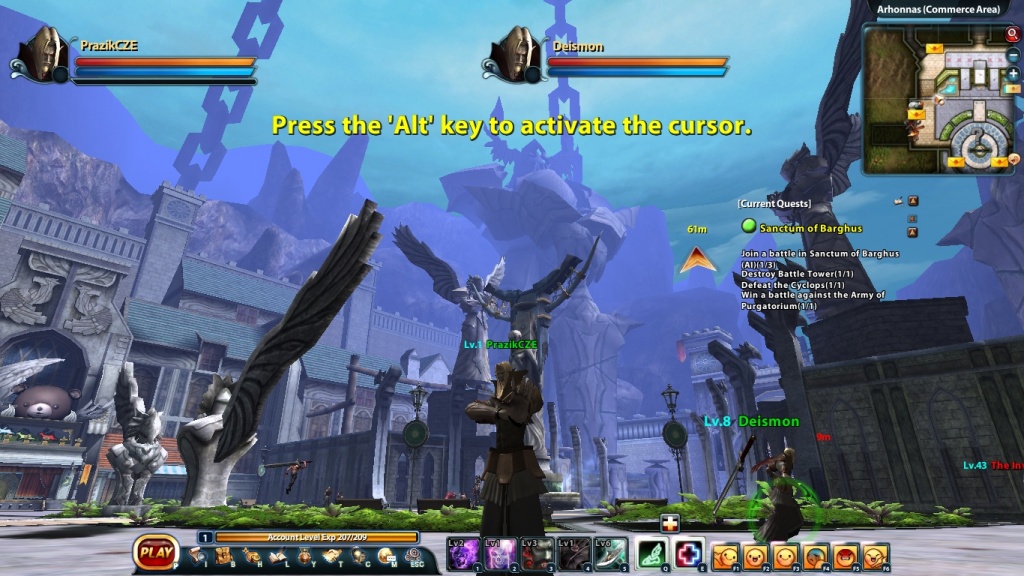
Task: Click the minimap magnifier search button
Action: point(1011,34)
